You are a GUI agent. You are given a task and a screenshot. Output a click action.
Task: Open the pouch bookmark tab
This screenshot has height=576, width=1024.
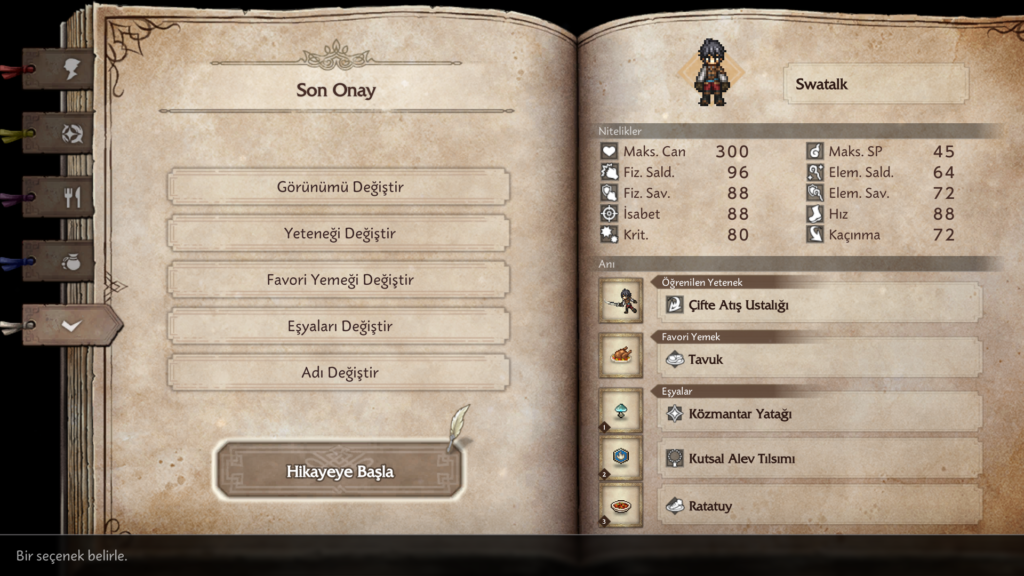[72, 261]
